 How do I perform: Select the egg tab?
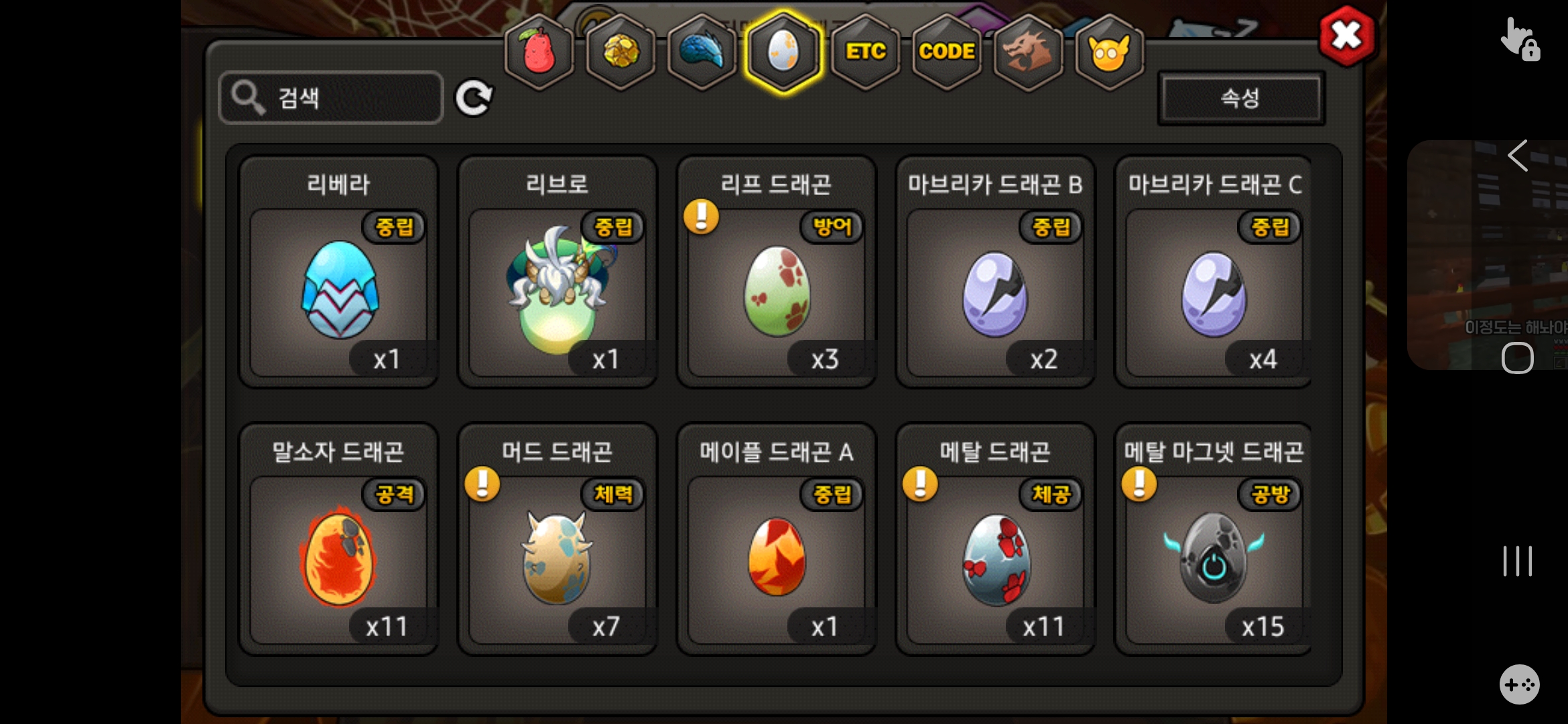(x=783, y=52)
